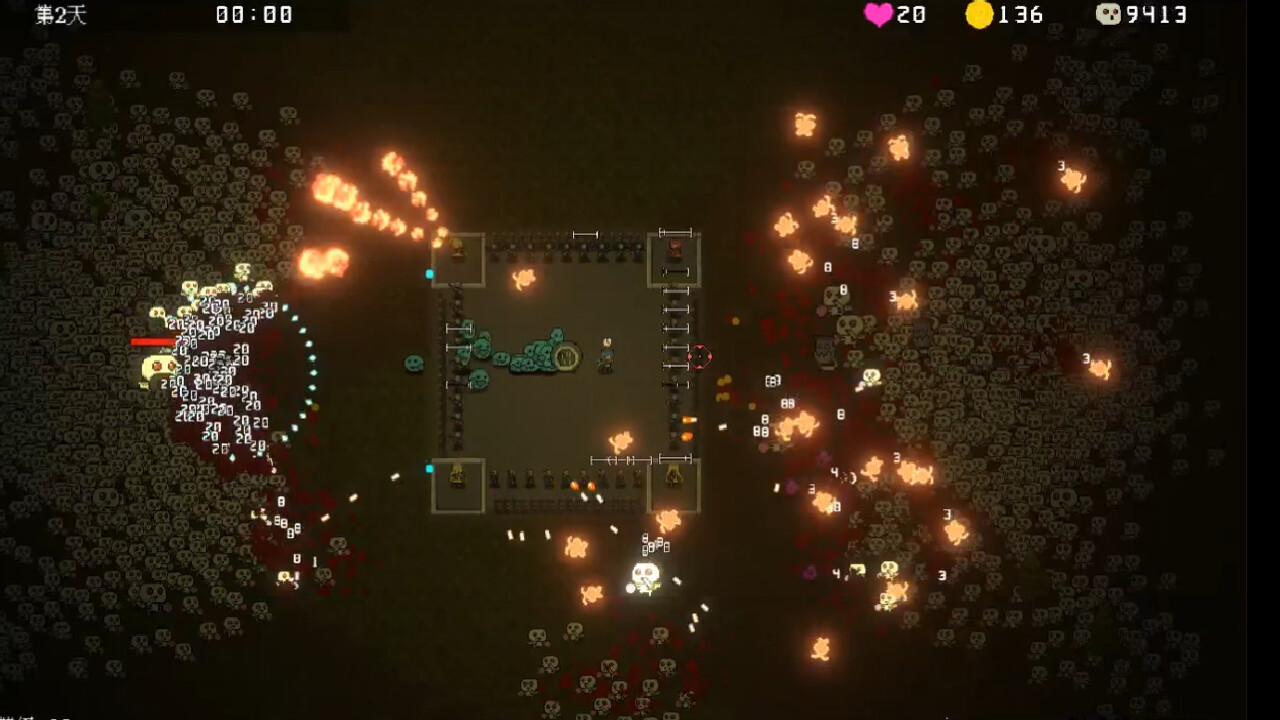
Task: Click the red health bar above the left enemy
Action: [x=150, y=341]
